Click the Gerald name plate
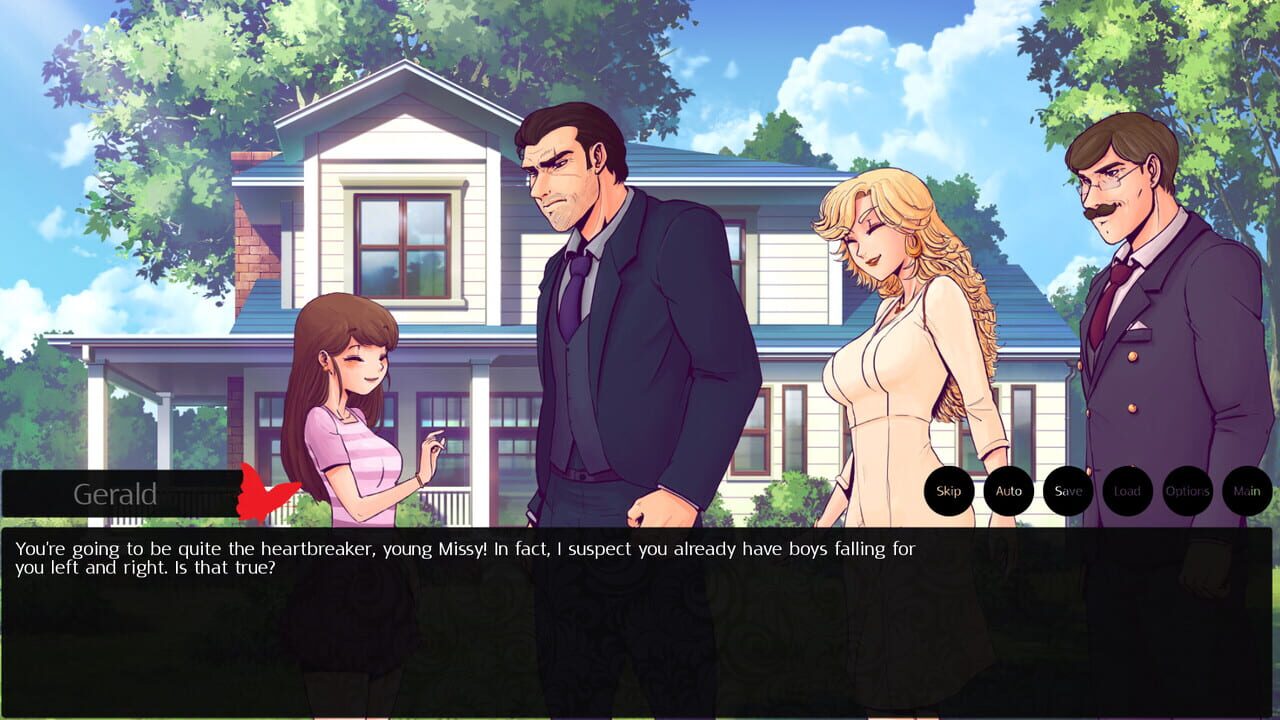The height and width of the screenshot is (720, 1280). (115, 491)
